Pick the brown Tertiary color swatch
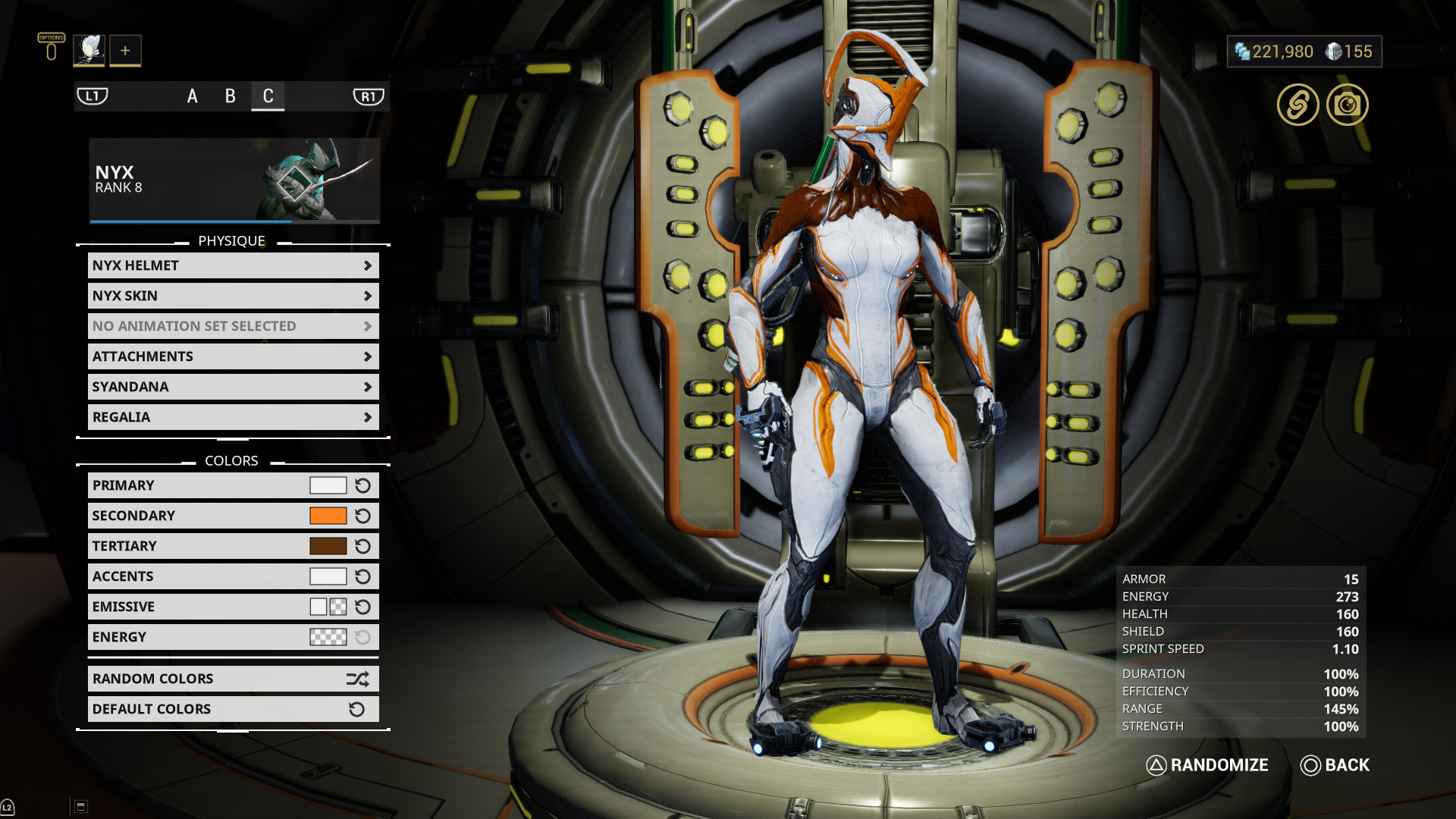This screenshot has width=1456, height=819. click(328, 546)
